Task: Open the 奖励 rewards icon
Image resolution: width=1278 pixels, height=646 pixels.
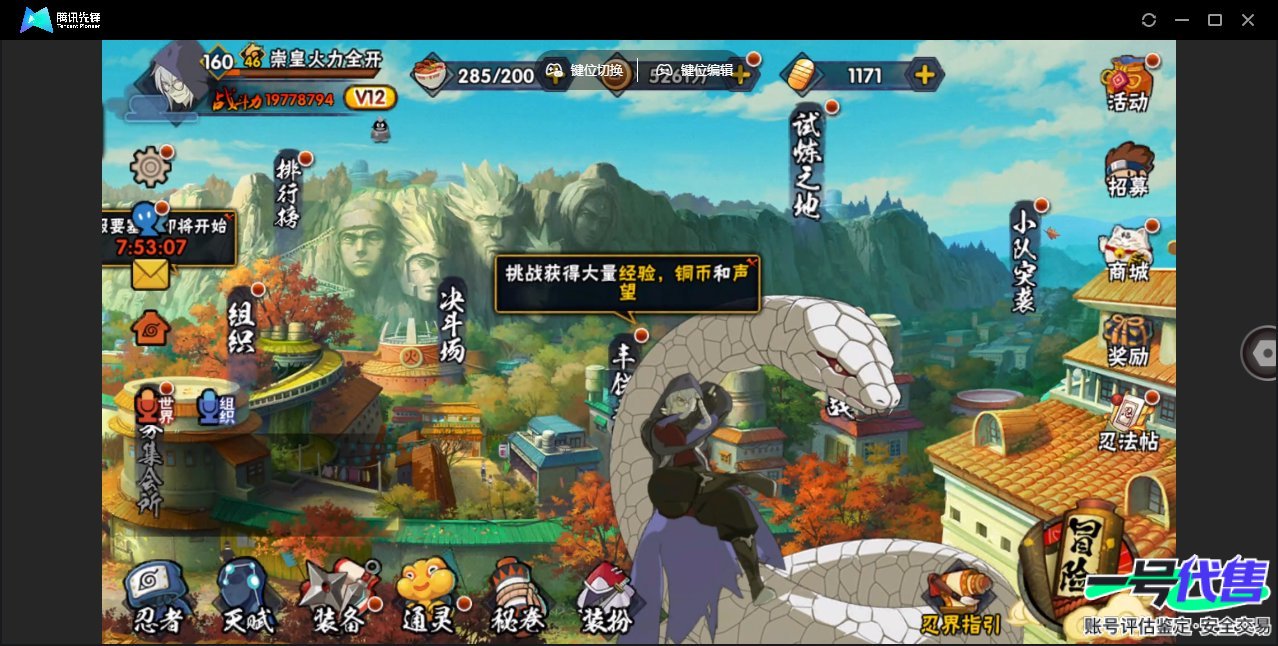Action: (x=1128, y=340)
